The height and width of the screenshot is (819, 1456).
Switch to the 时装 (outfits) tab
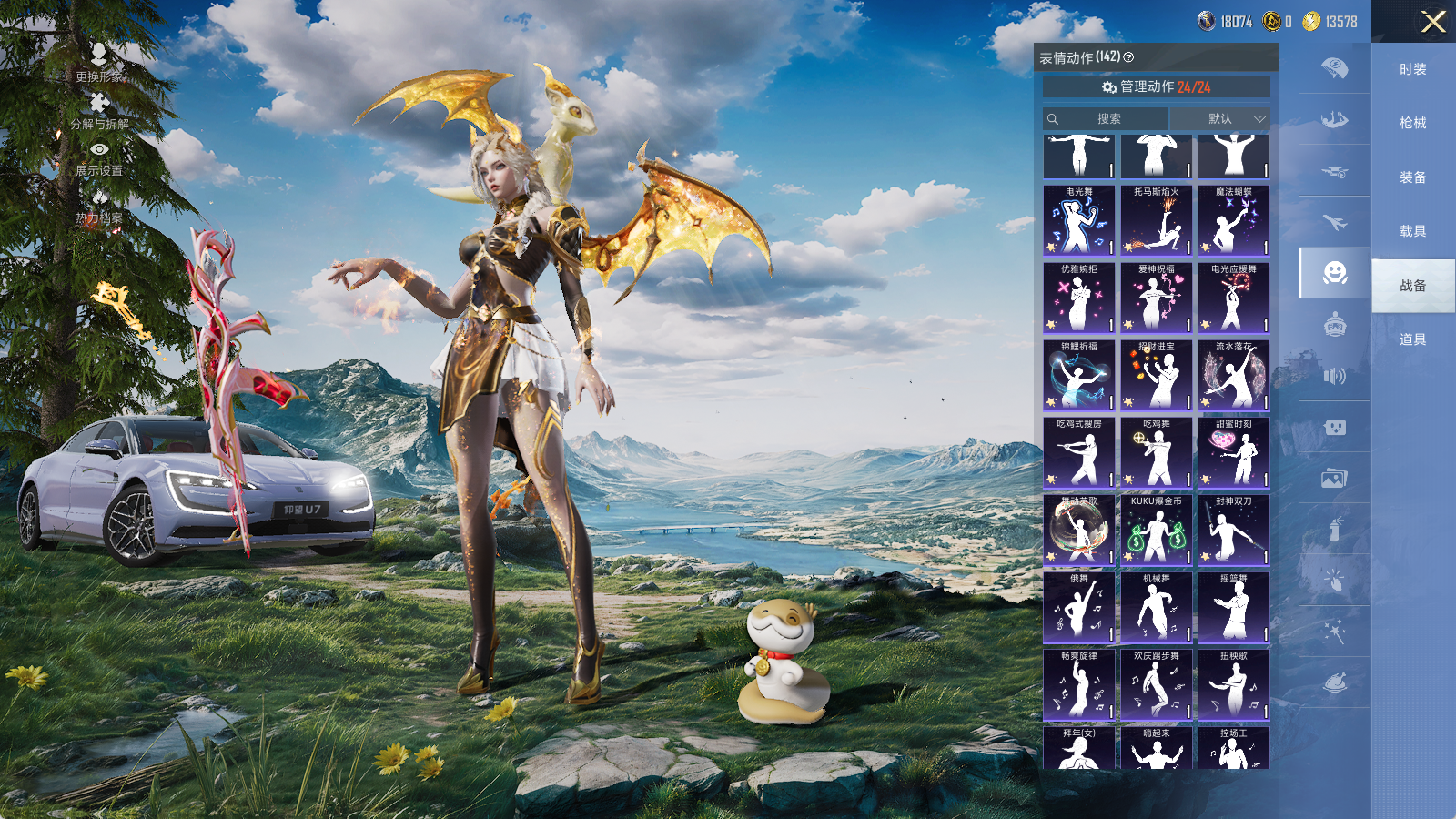tap(1412, 69)
